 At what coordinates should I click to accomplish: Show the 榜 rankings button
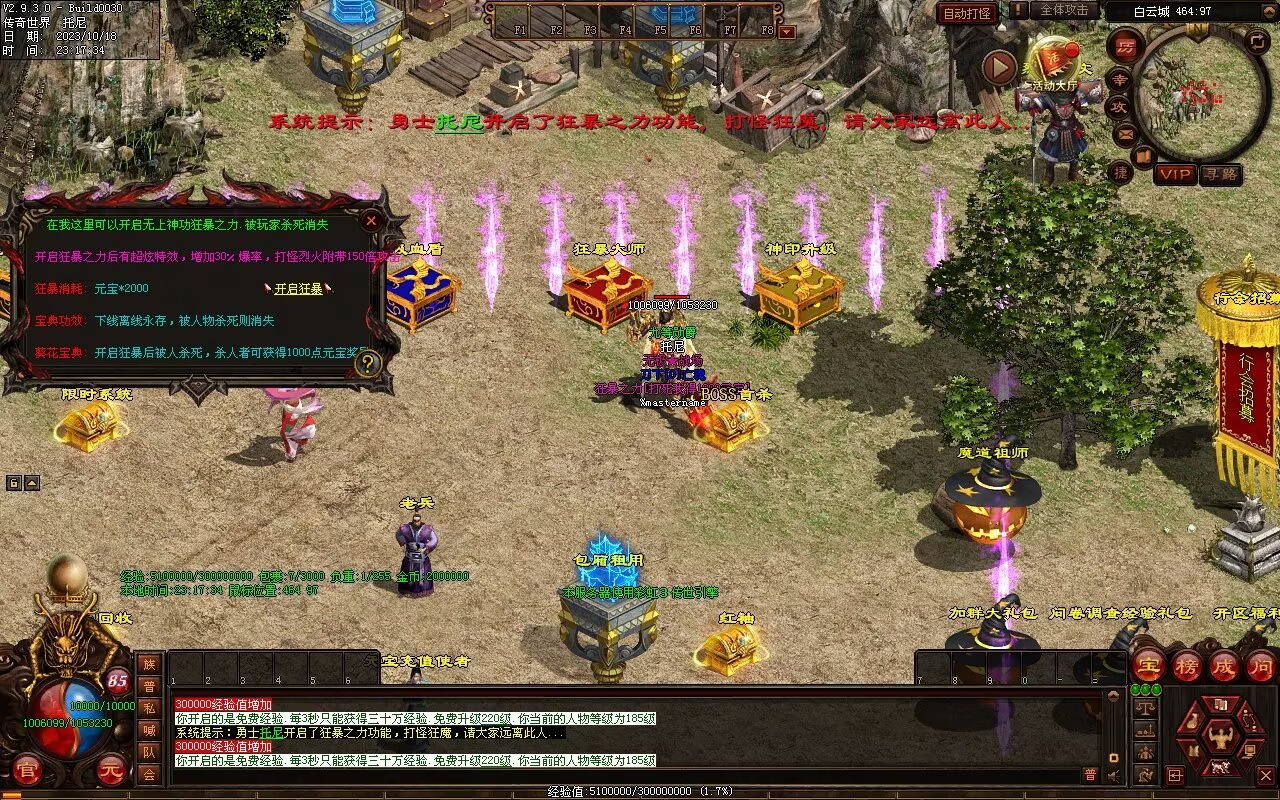[x=1187, y=665]
